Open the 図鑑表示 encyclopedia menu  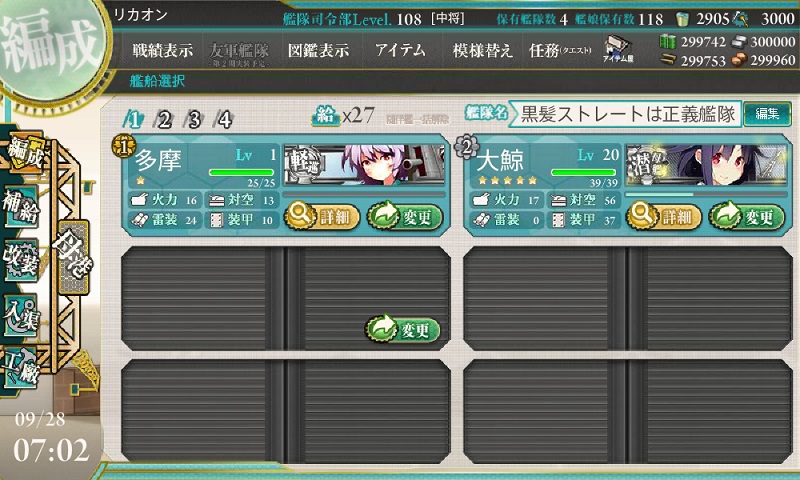[x=317, y=50]
